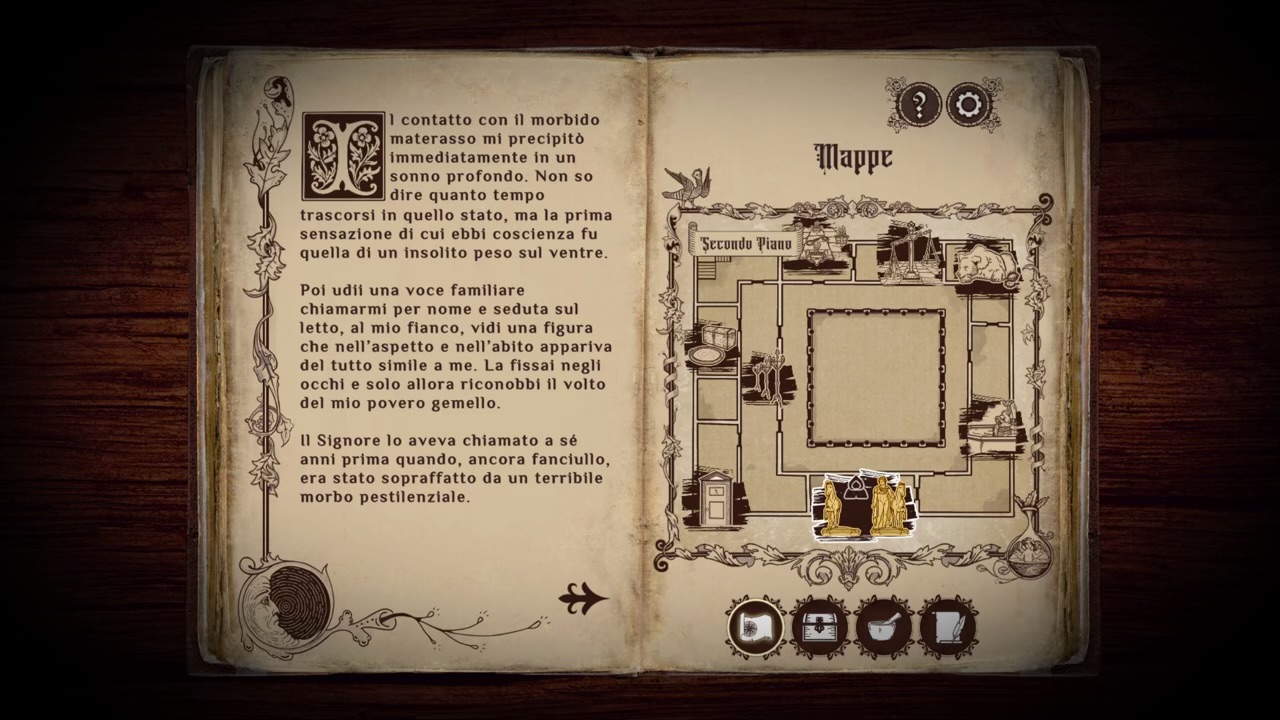Turn to the next page arrow
Viewport: 1280px width, 720px height.
pyautogui.click(x=583, y=598)
